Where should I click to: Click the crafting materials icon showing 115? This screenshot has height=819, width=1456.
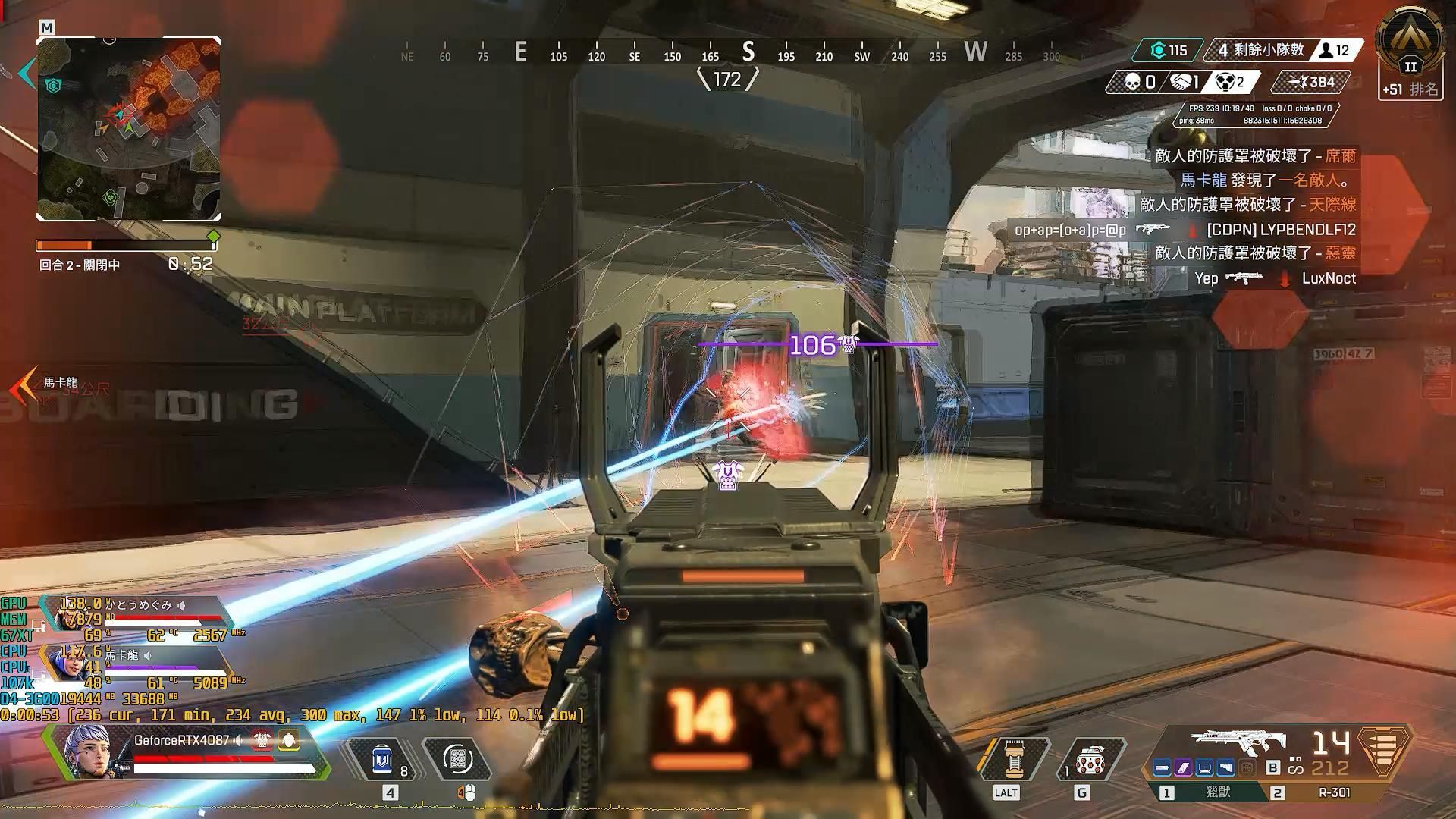coord(1159,51)
